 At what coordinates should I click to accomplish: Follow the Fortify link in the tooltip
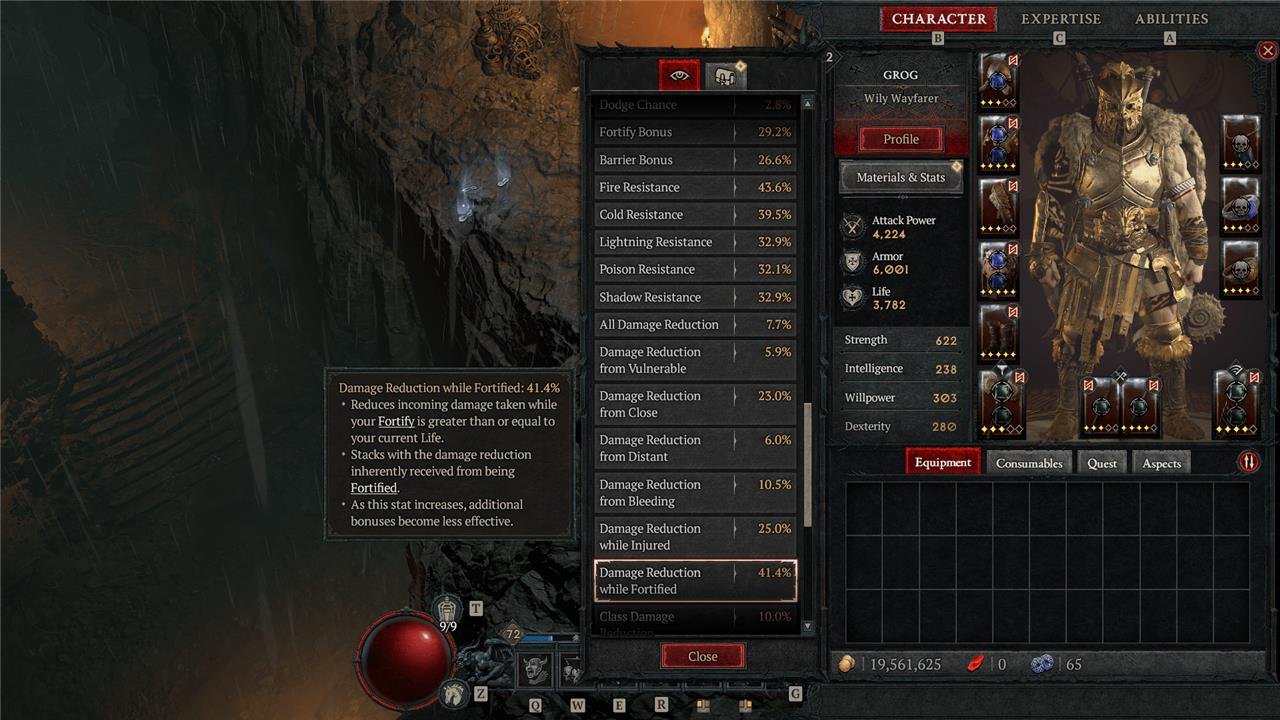point(396,422)
